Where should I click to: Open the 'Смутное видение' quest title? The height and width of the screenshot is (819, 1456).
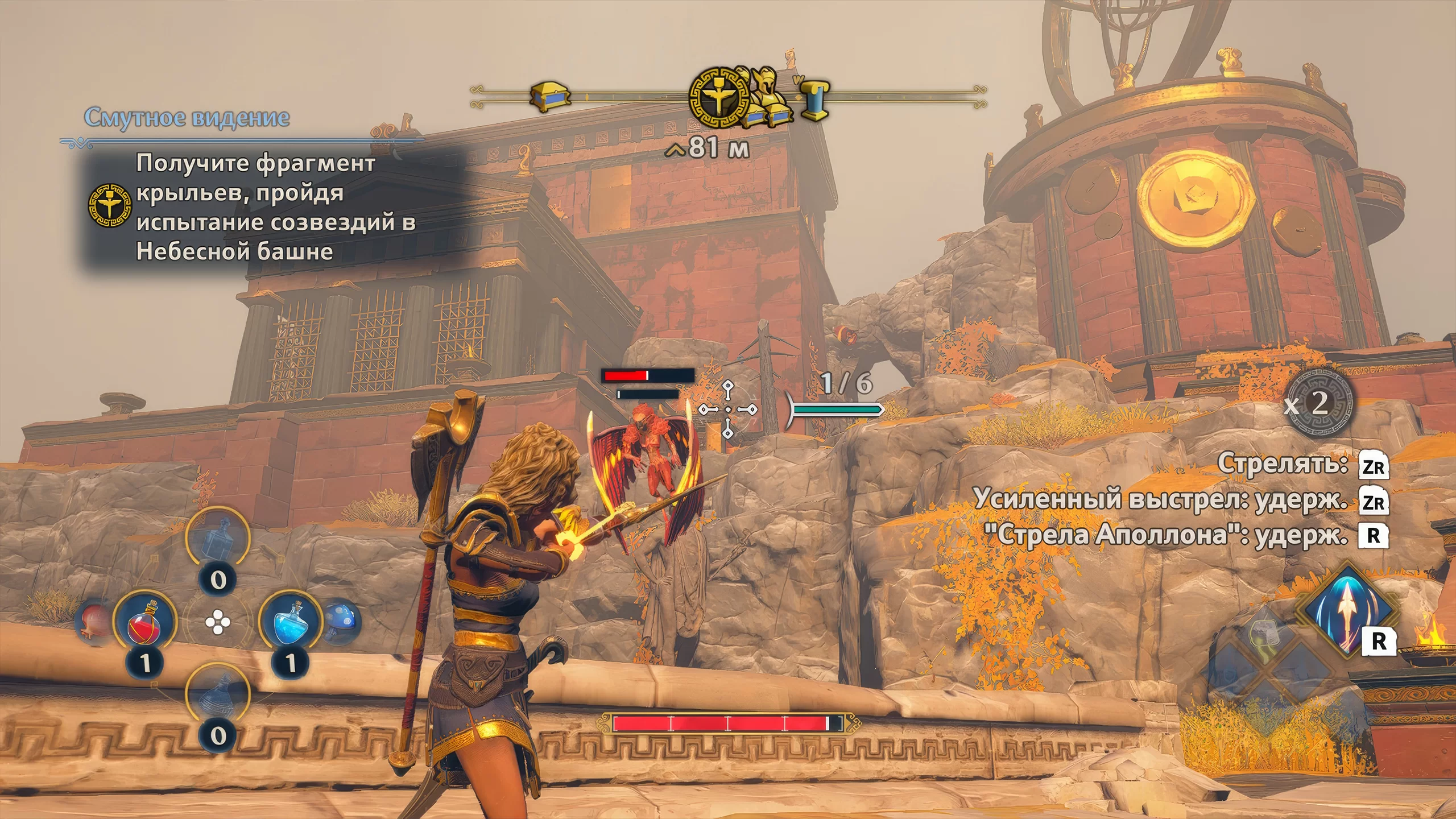[x=187, y=118]
